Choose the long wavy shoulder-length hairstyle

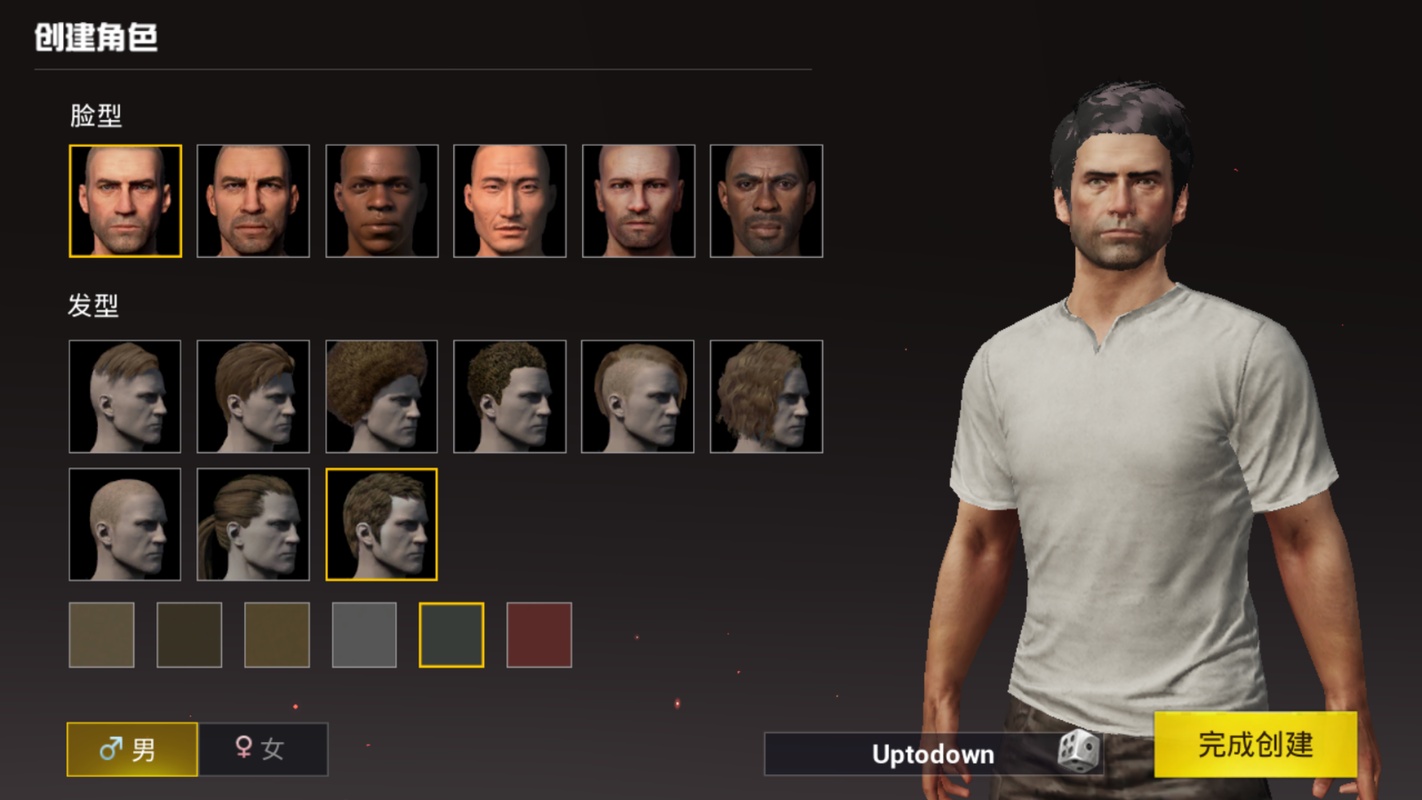tap(766, 396)
